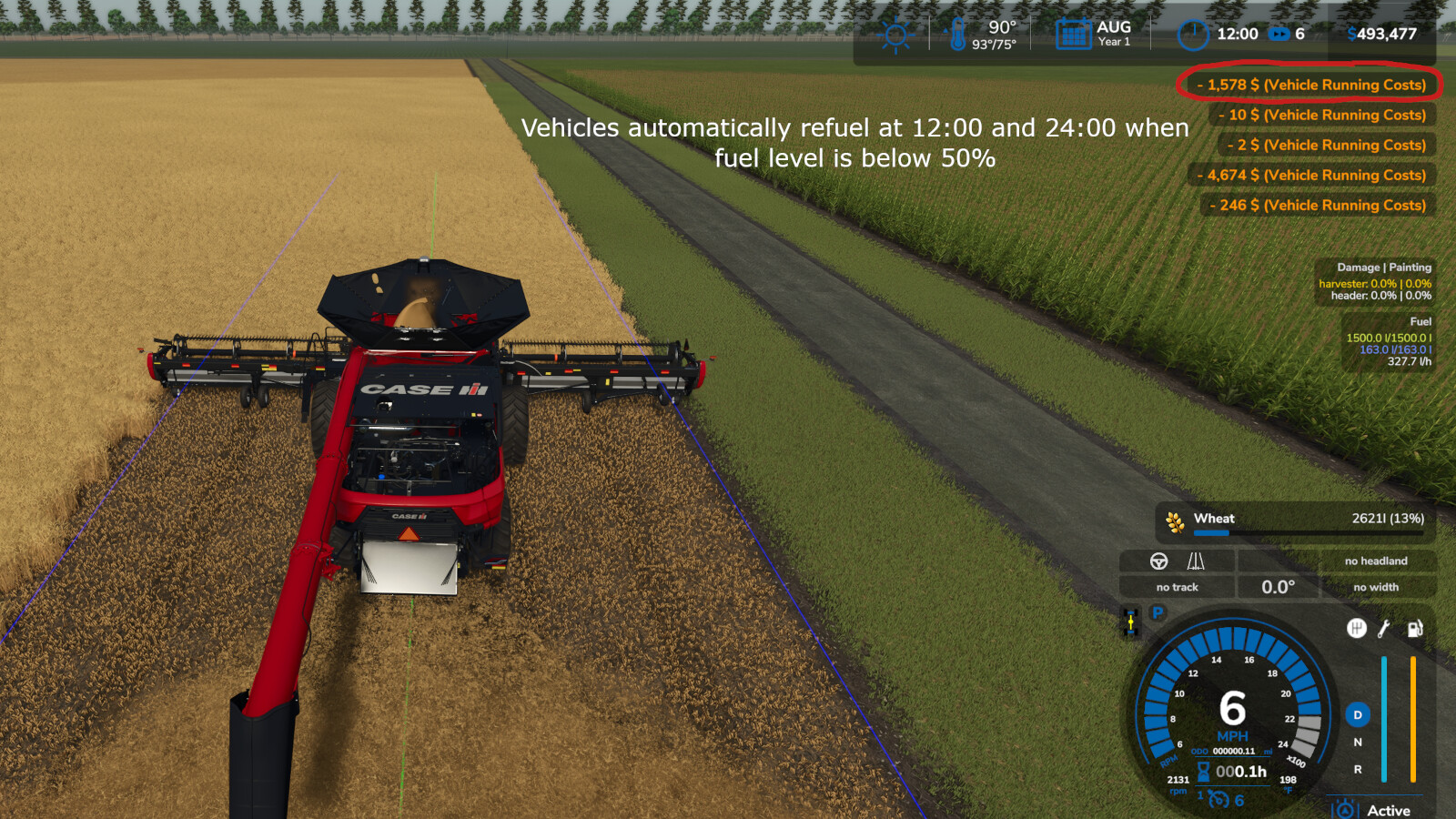Click the fast-forward time scale 6 button
The height and width of the screenshot is (819, 1456).
1287,34
